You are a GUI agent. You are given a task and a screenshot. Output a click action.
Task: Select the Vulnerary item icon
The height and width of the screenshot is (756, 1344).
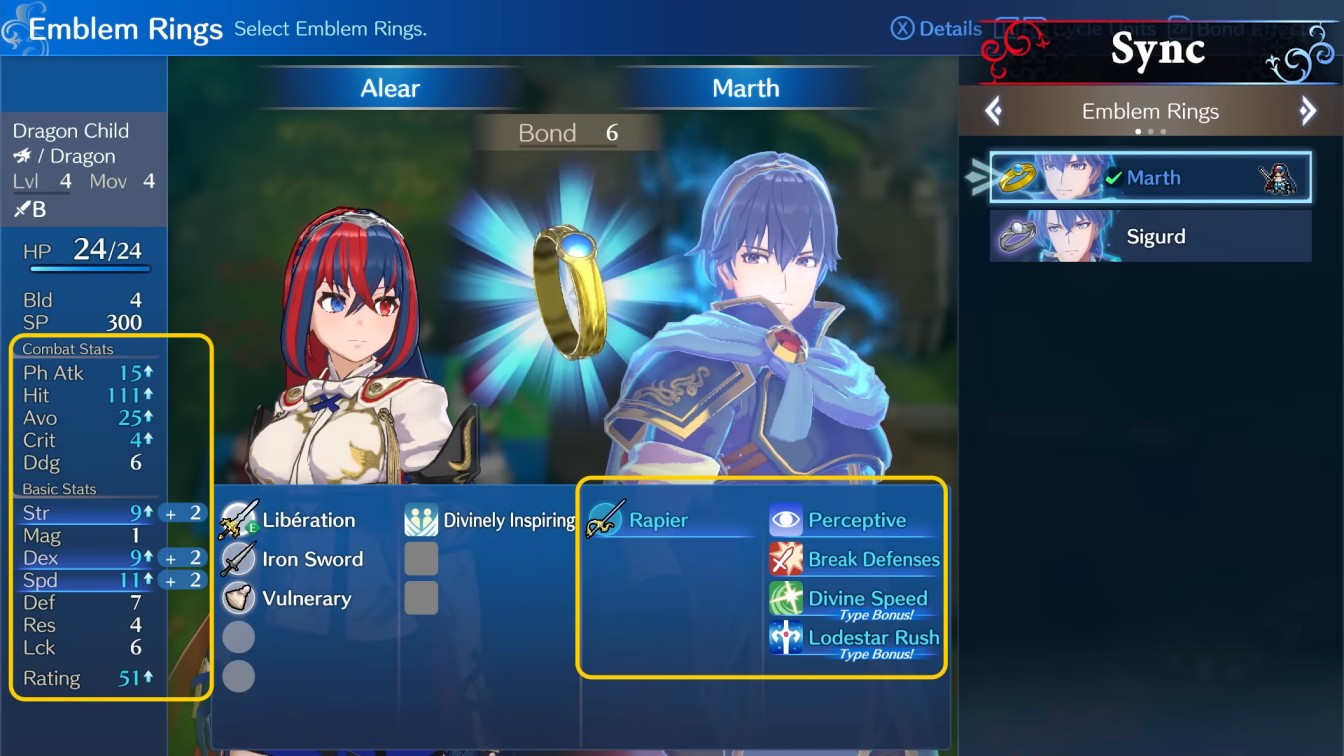pos(240,598)
